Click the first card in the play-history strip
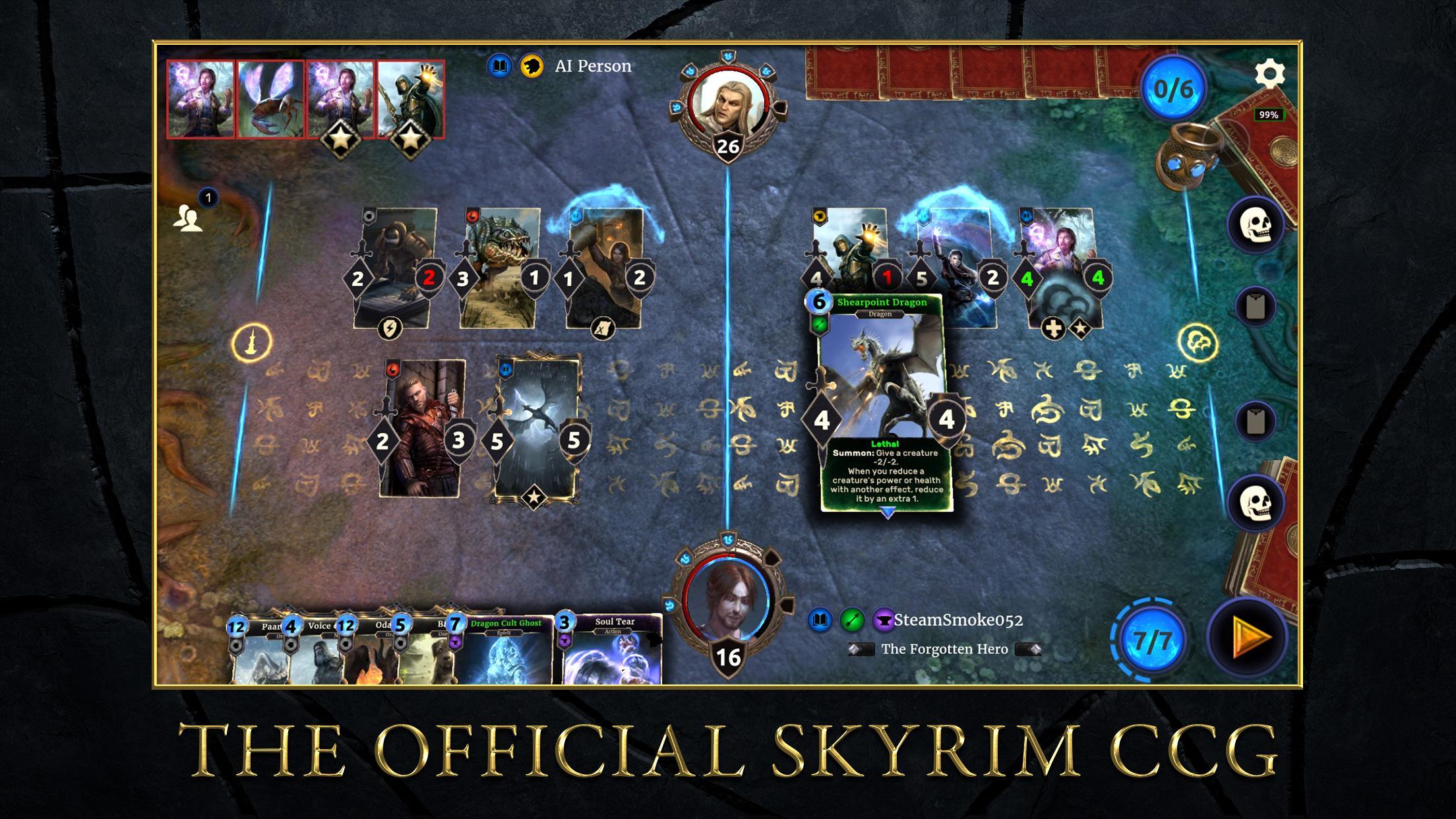This screenshot has width=1456, height=819. (200, 99)
